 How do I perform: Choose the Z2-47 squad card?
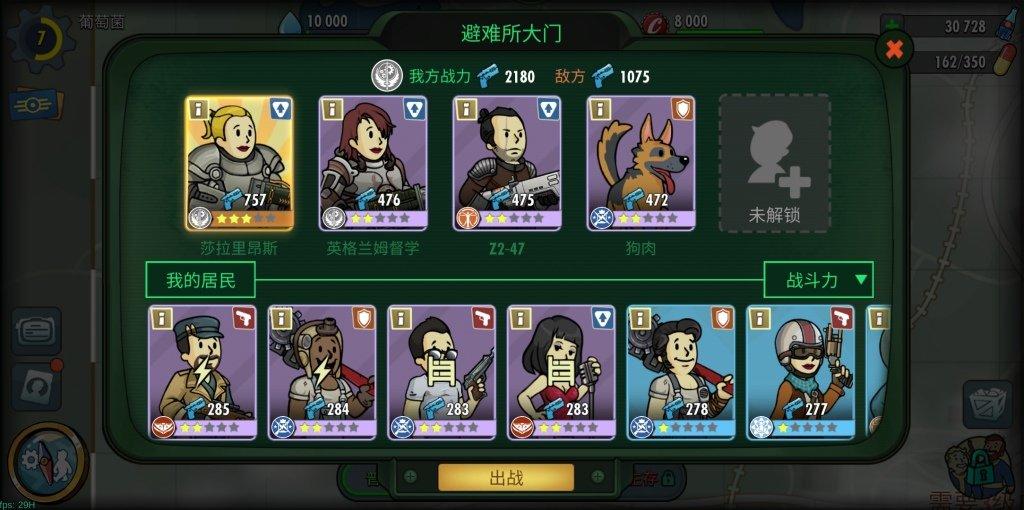click(x=507, y=164)
